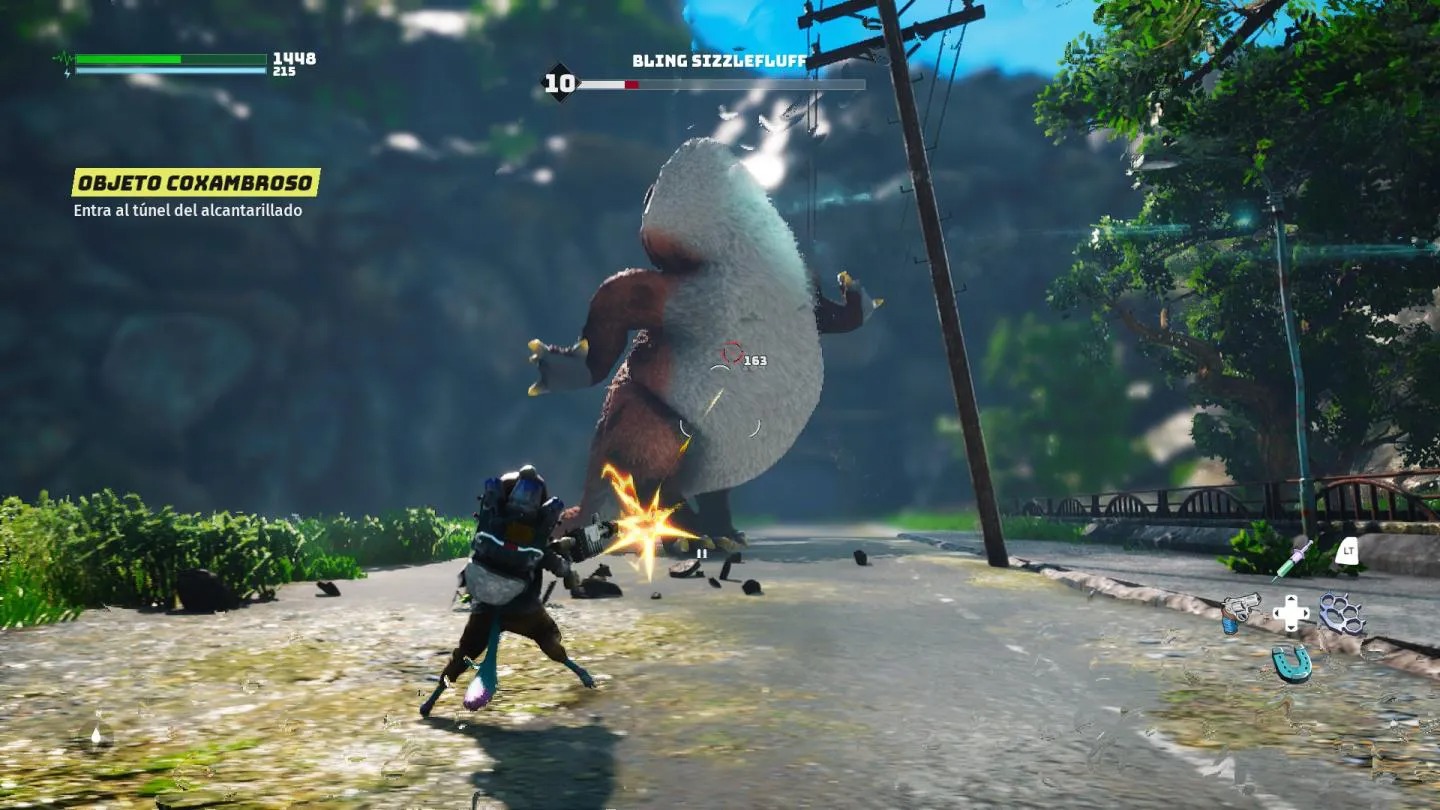Select the revolver weapon icon
1440x810 pixels.
tap(1239, 610)
